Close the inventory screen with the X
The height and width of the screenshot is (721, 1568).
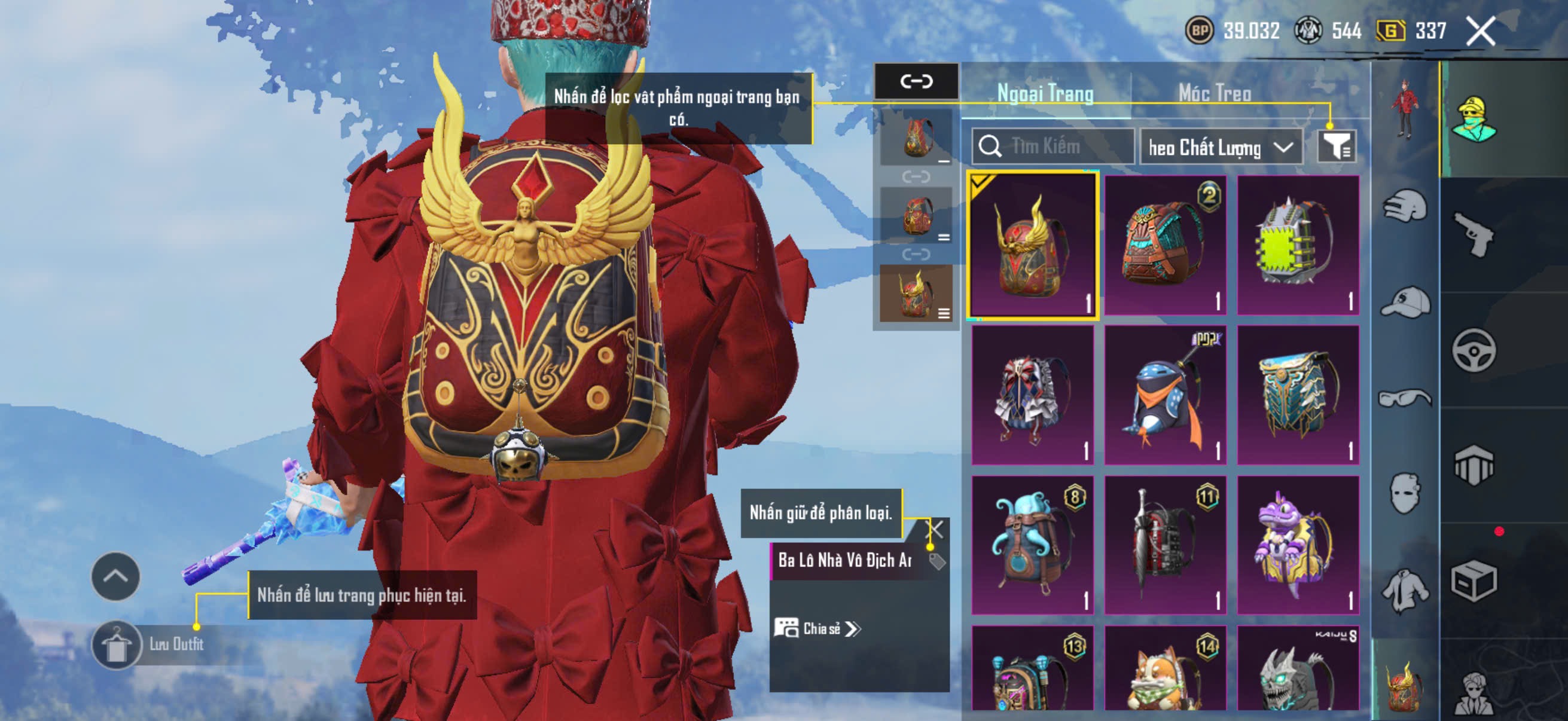(x=1480, y=31)
